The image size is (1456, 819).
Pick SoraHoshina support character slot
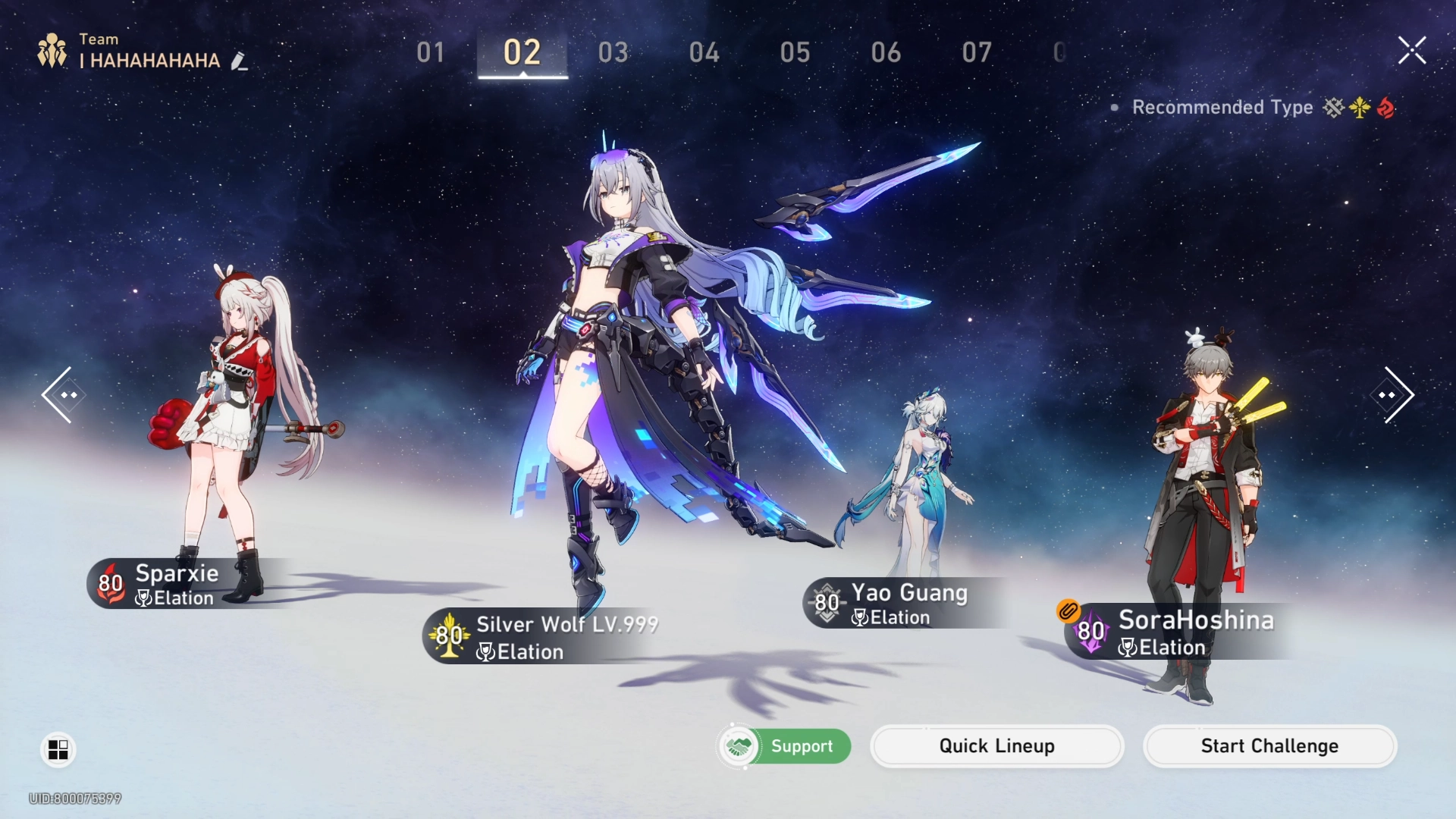1206,516
